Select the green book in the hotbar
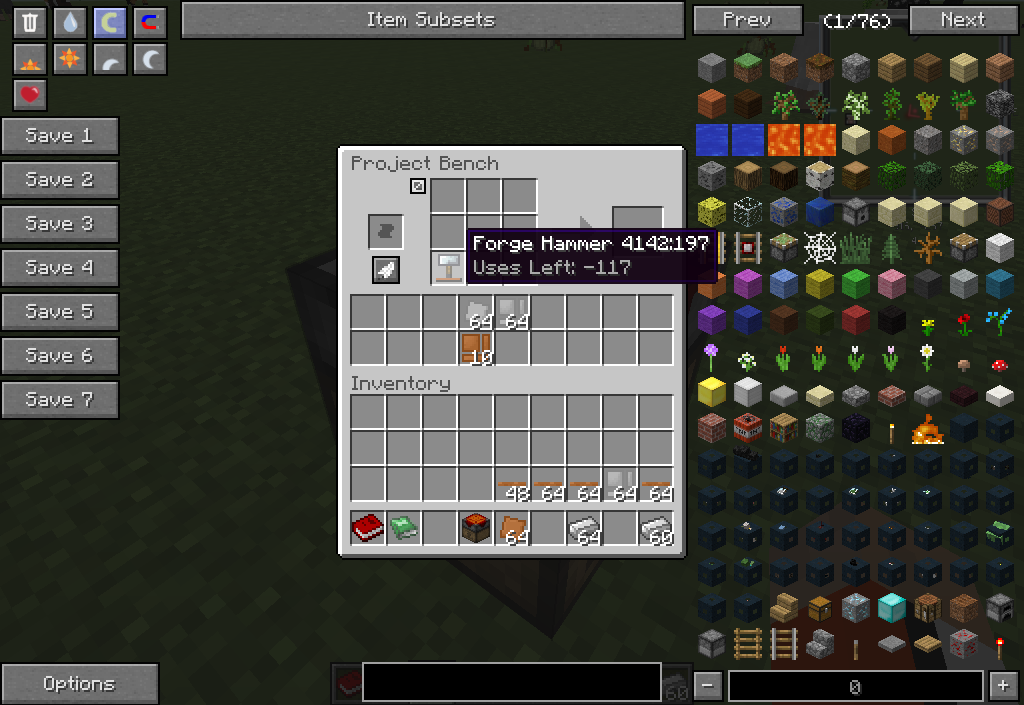This screenshot has width=1024, height=705. click(x=404, y=528)
